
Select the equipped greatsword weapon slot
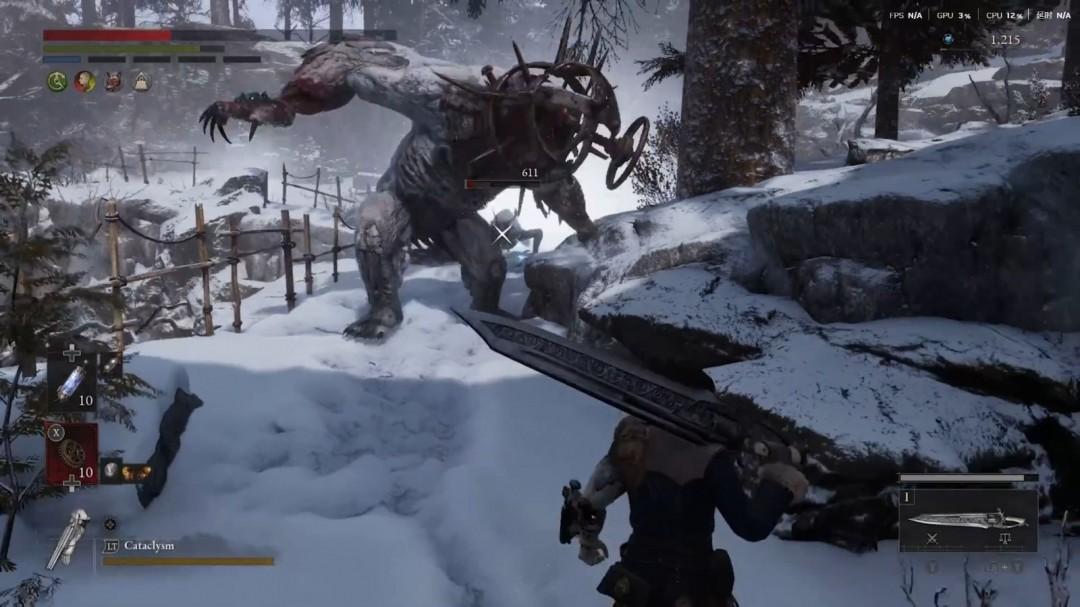pos(967,519)
